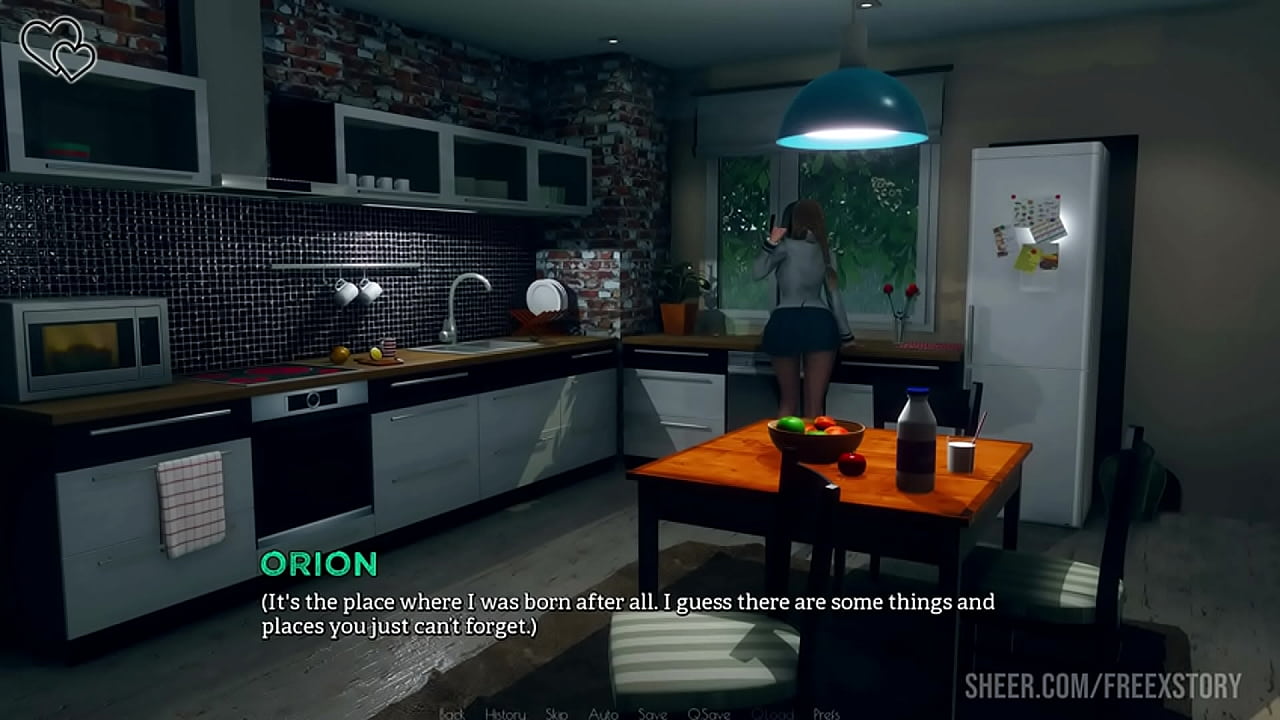This screenshot has width=1280, height=720.
Task: Quick save with the Q.Save button
Action: point(708,713)
